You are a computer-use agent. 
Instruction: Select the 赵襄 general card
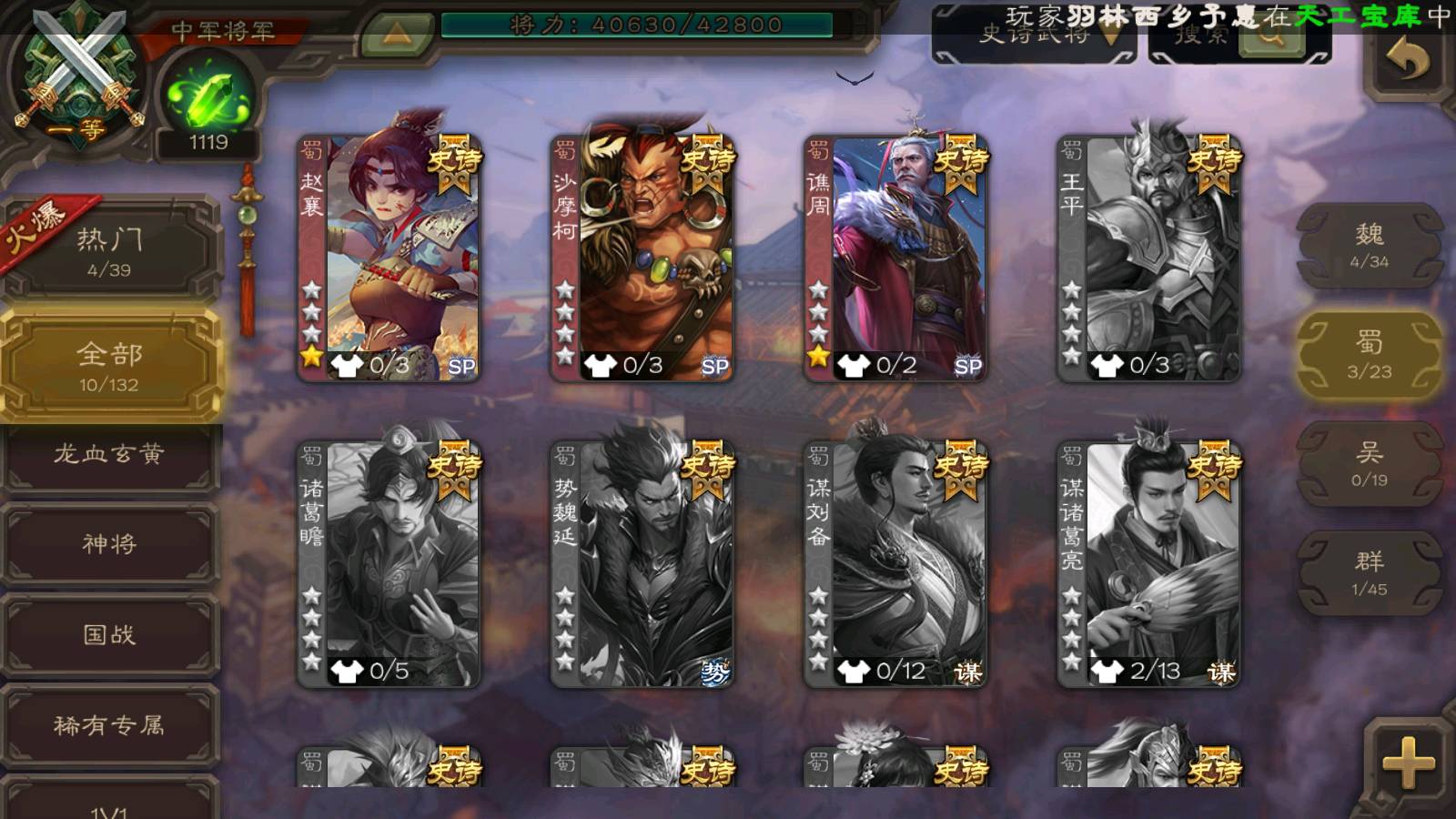(x=390, y=258)
